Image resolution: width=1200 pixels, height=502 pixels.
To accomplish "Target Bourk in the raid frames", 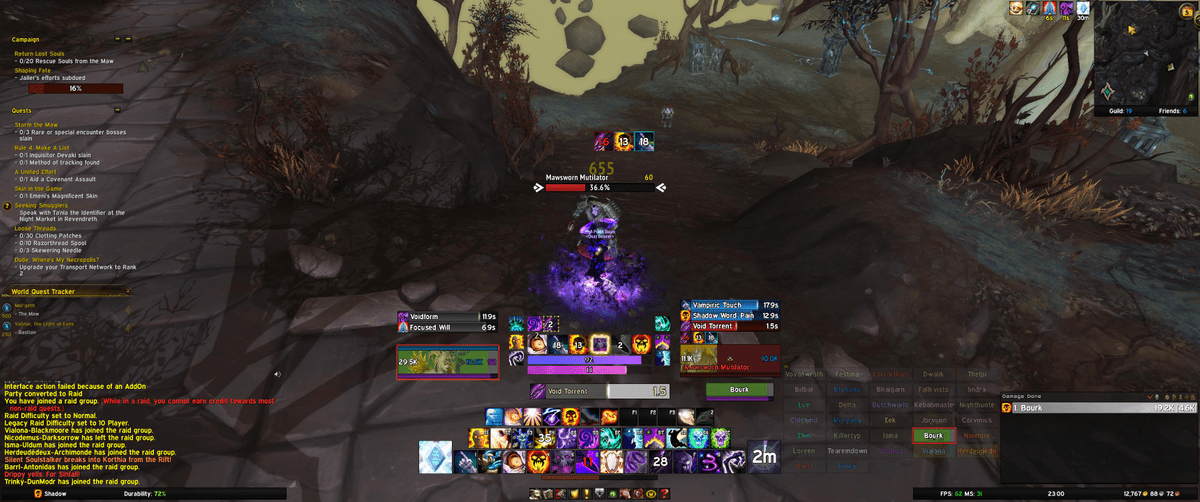I will [933, 436].
